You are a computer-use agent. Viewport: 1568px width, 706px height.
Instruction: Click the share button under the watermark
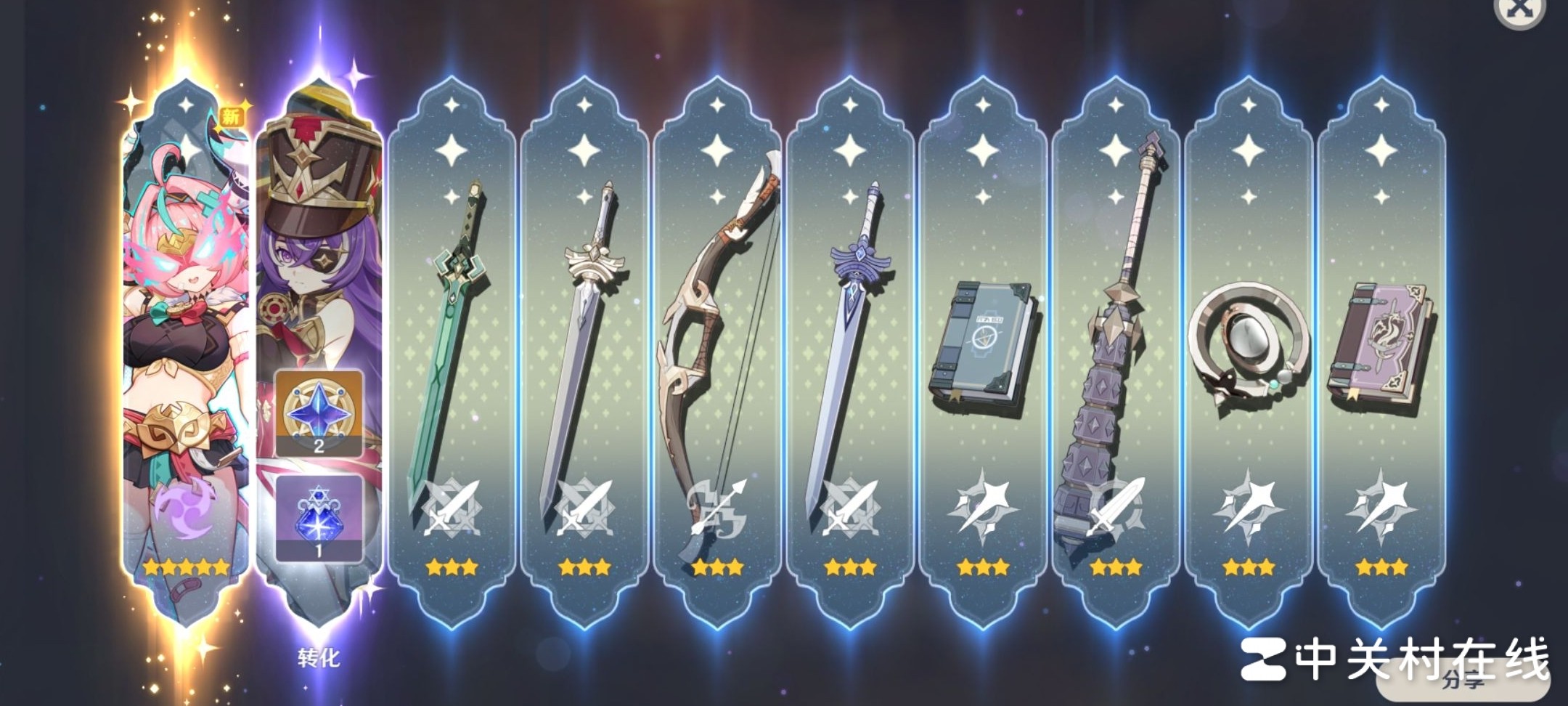pyautogui.click(x=1463, y=680)
